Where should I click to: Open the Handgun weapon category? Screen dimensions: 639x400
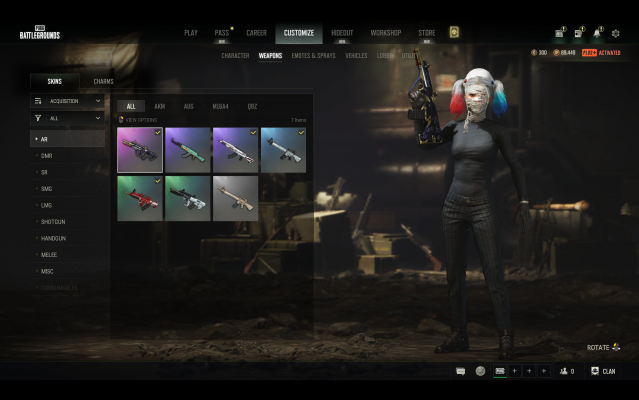coord(54,237)
